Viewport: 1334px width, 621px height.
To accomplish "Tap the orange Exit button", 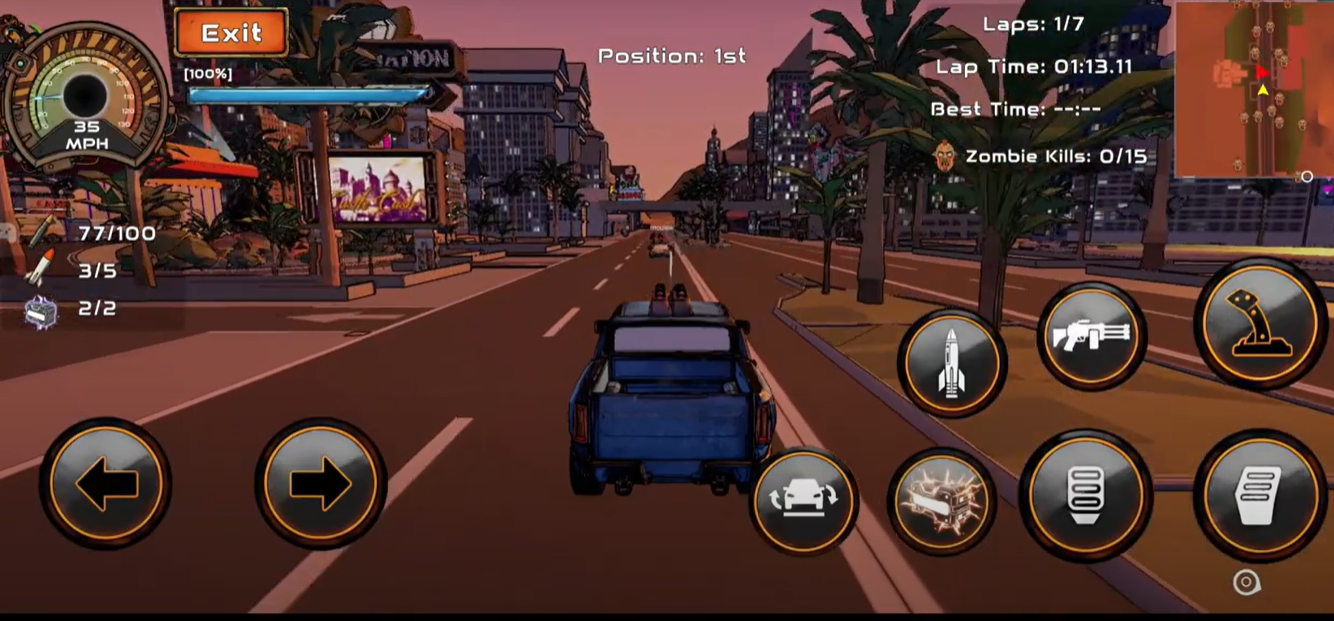I will point(231,32).
